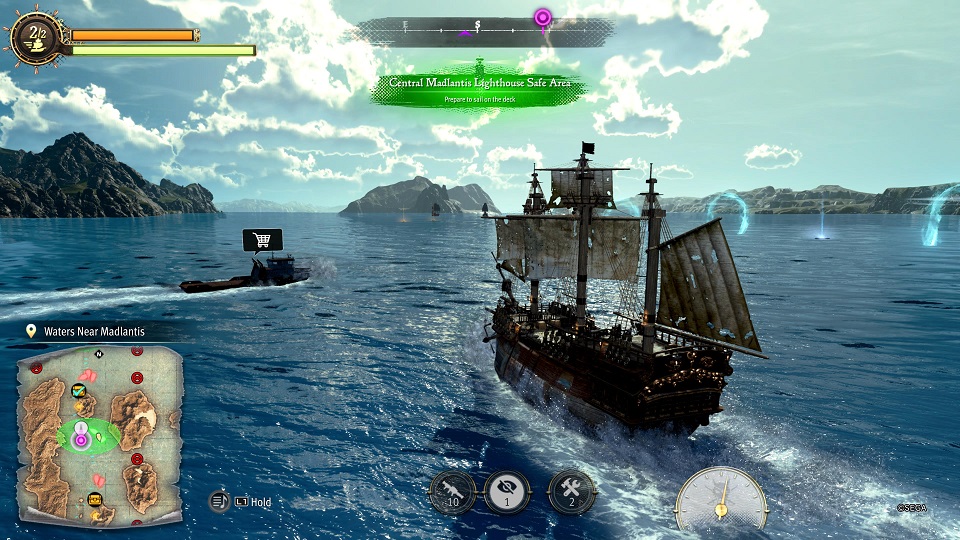Select the checked treasure chest map marker
Viewport: 960px width, 540px height.
pos(78,391)
